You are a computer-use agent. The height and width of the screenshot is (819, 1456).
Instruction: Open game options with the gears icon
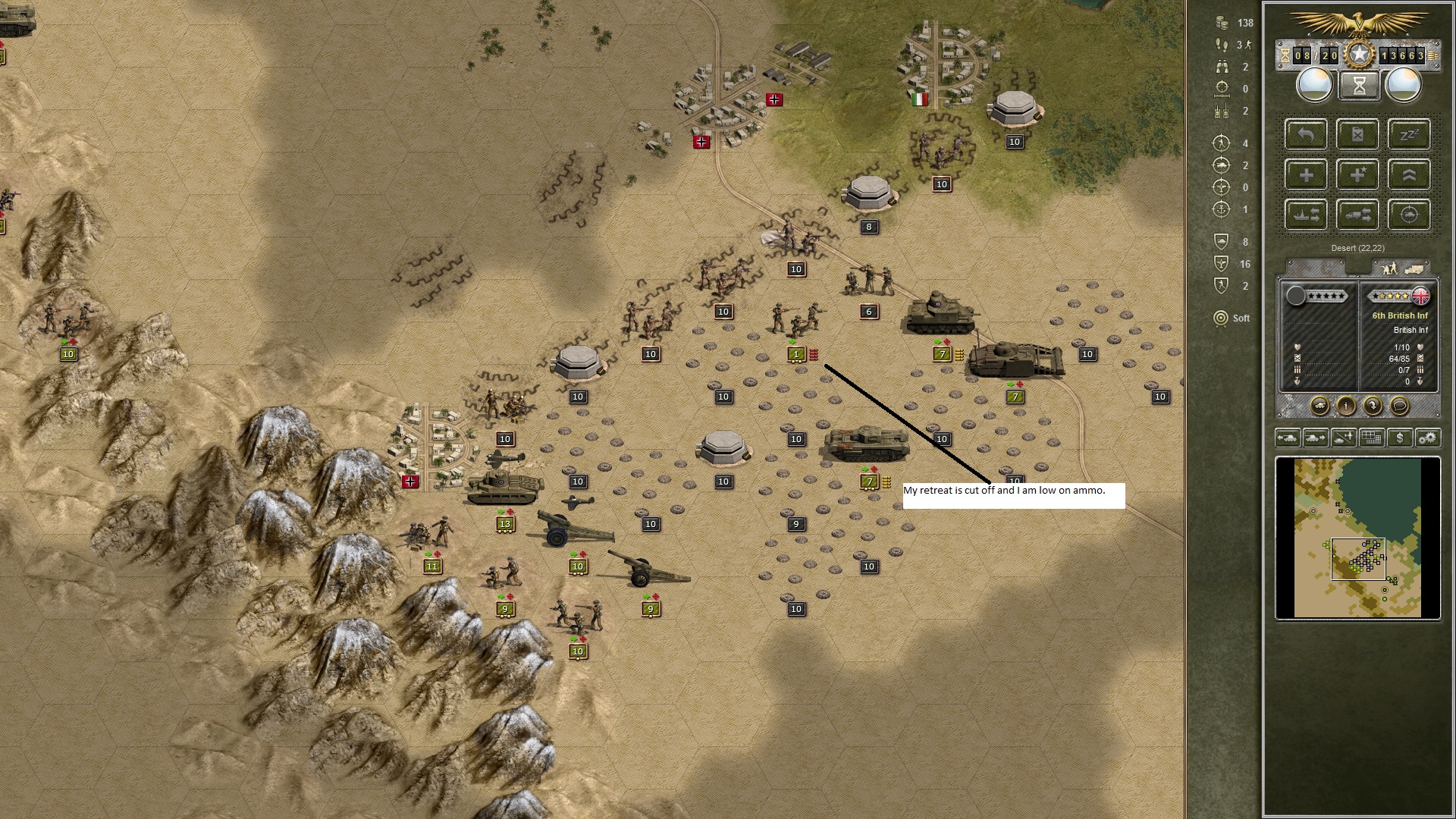click(1428, 438)
